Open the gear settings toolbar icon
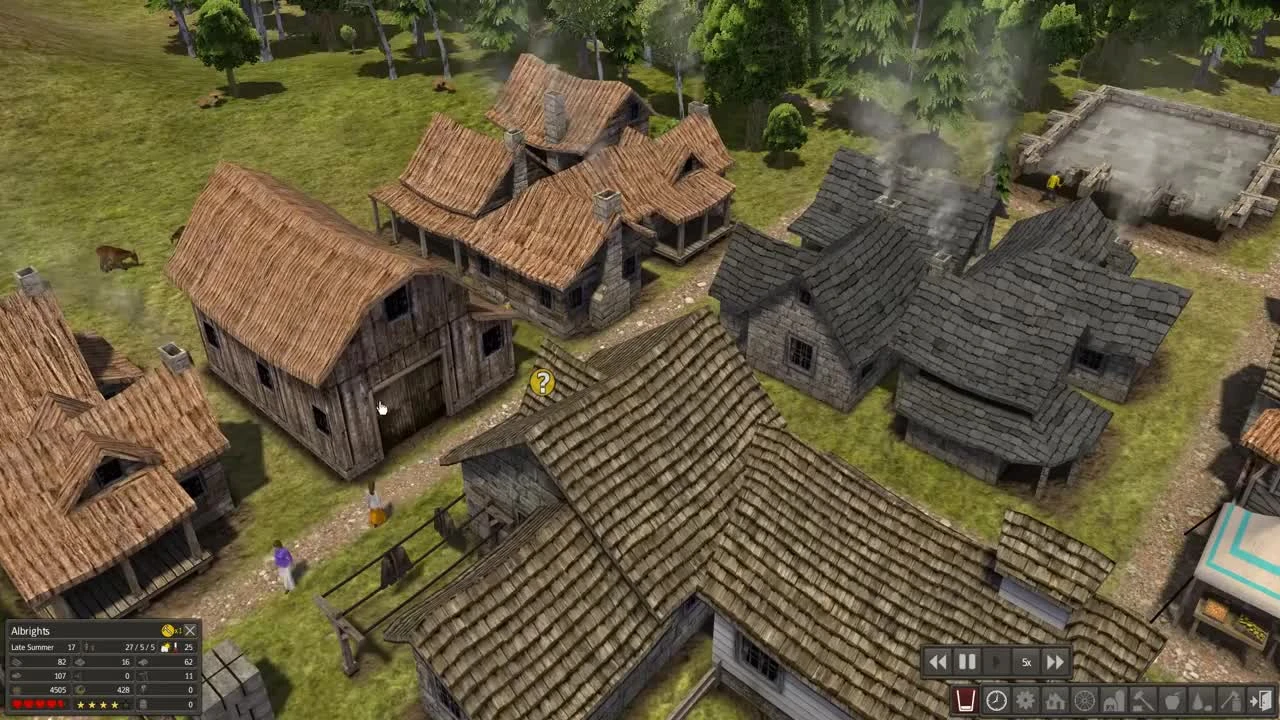This screenshot has width=1280, height=720. (x=1025, y=701)
